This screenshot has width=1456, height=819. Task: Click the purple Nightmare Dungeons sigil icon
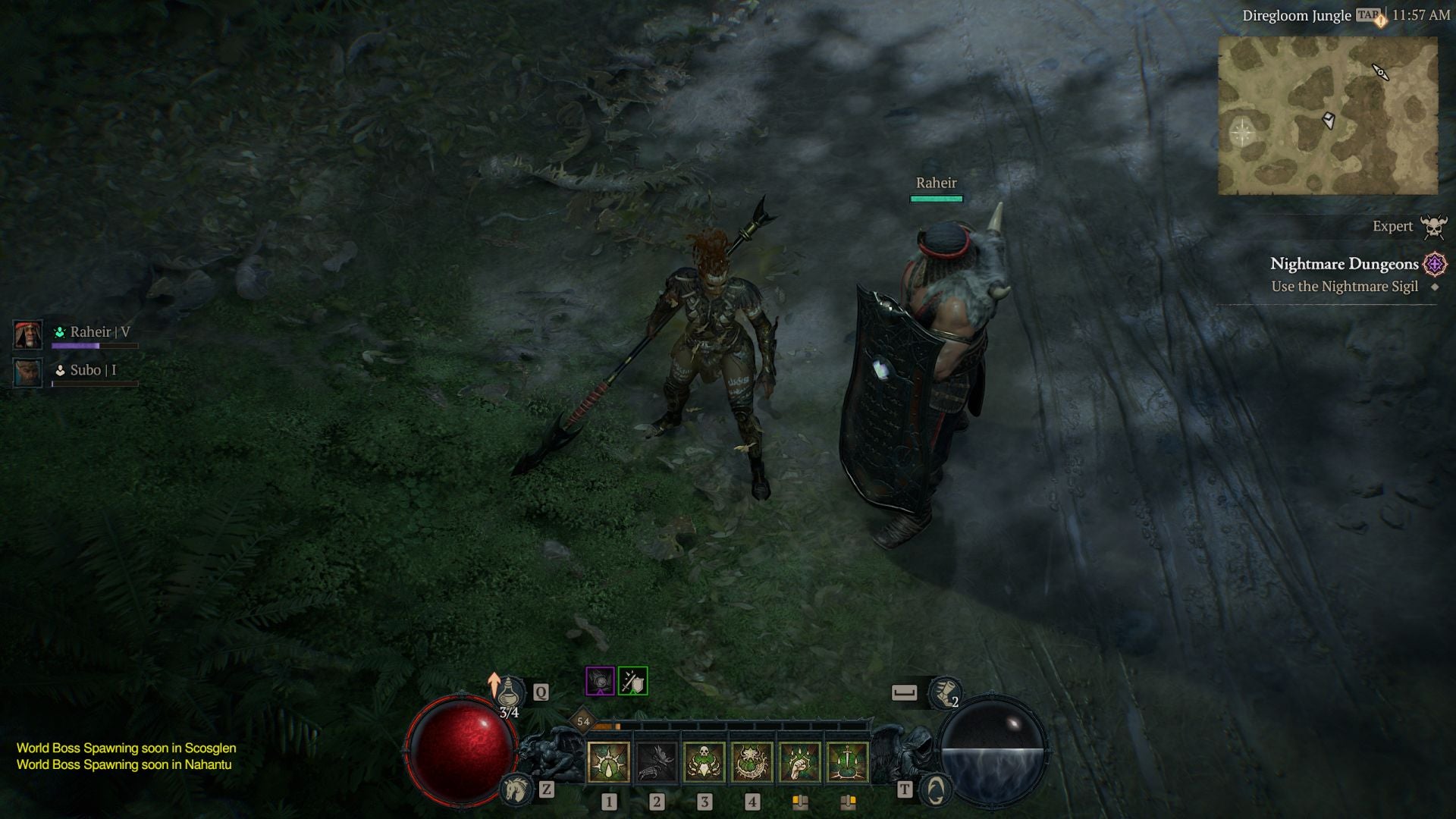point(1433,264)
